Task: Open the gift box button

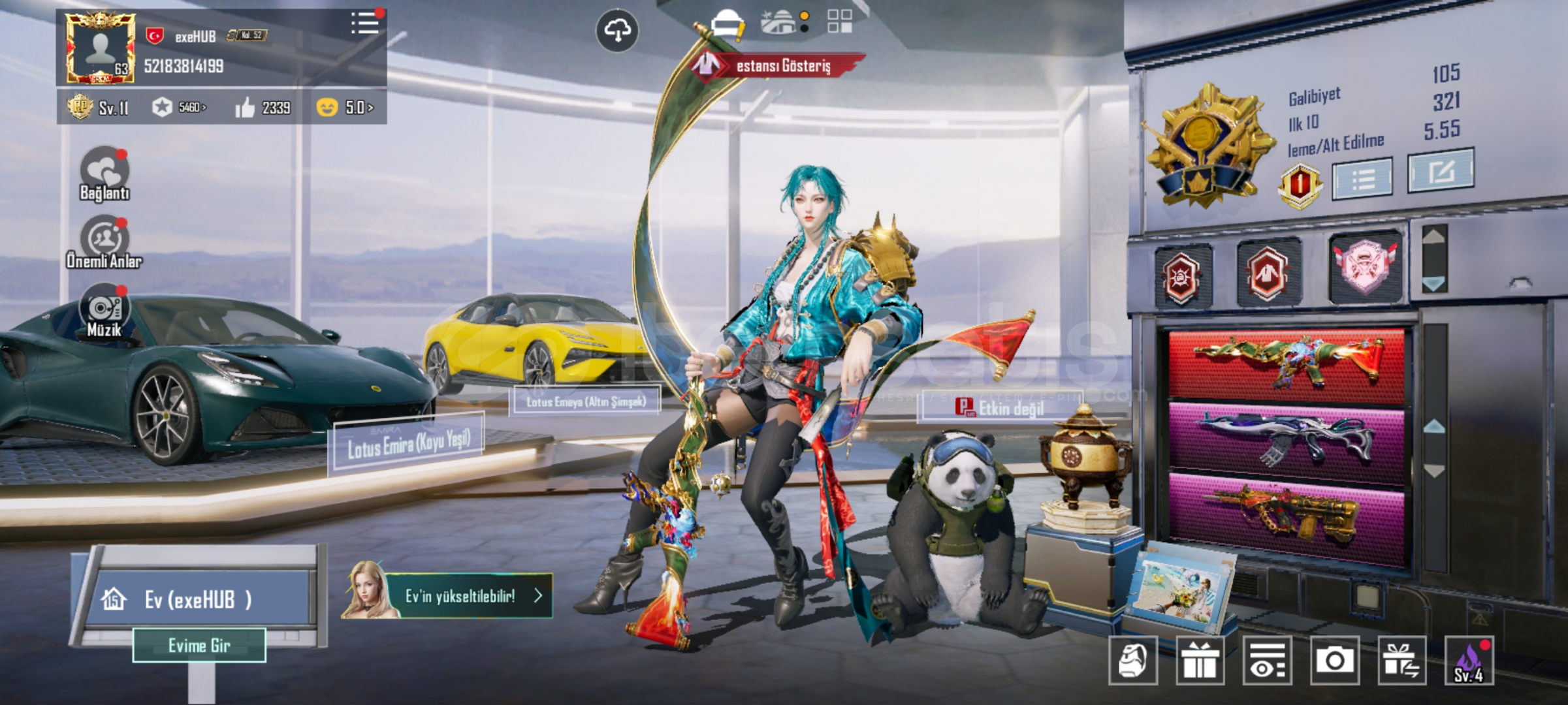Action: pyautogui.click(x=1200, y=661)
